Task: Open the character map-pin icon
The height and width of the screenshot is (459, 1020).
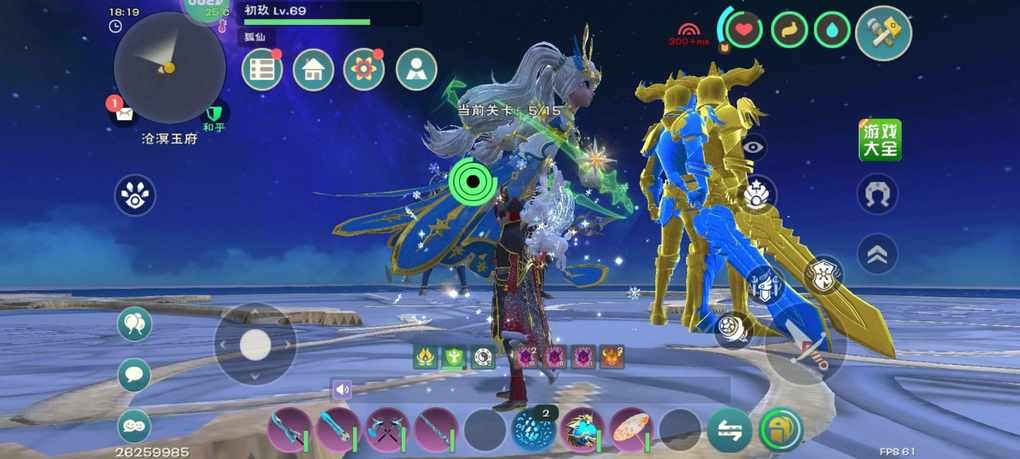Action: 416,70
